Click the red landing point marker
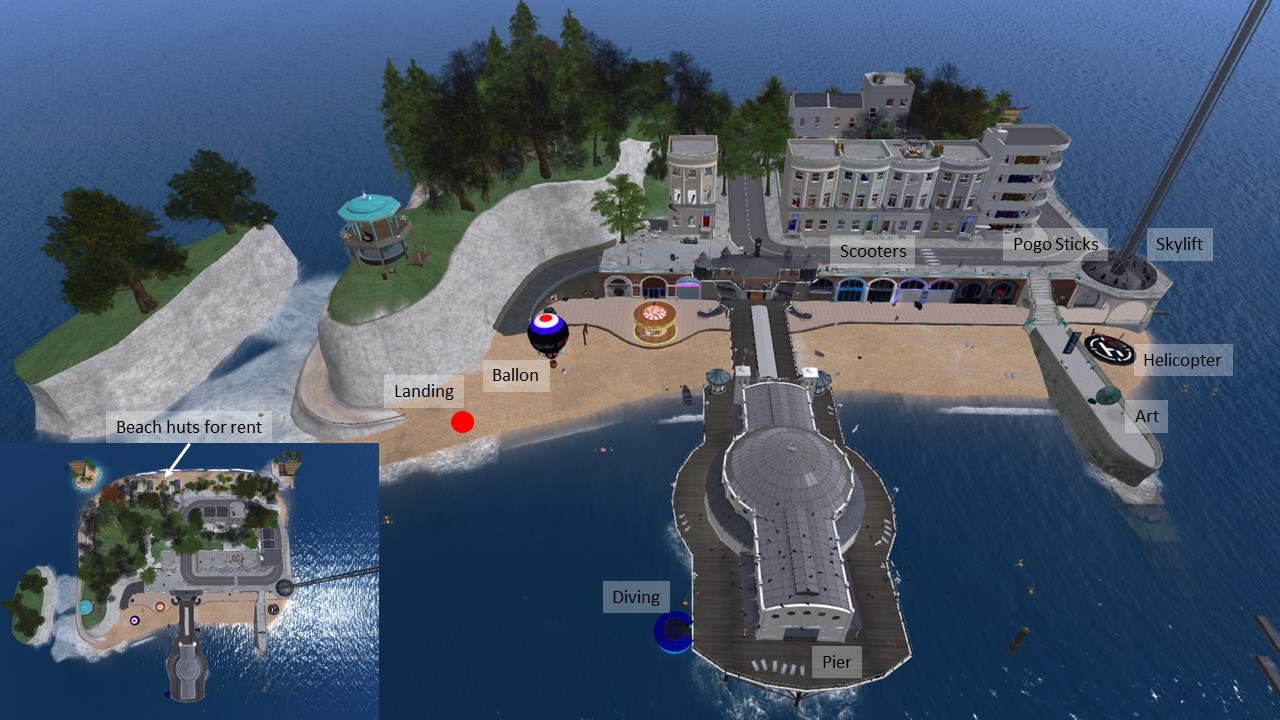Screen dimensions: 1280x720 [461, 422]
